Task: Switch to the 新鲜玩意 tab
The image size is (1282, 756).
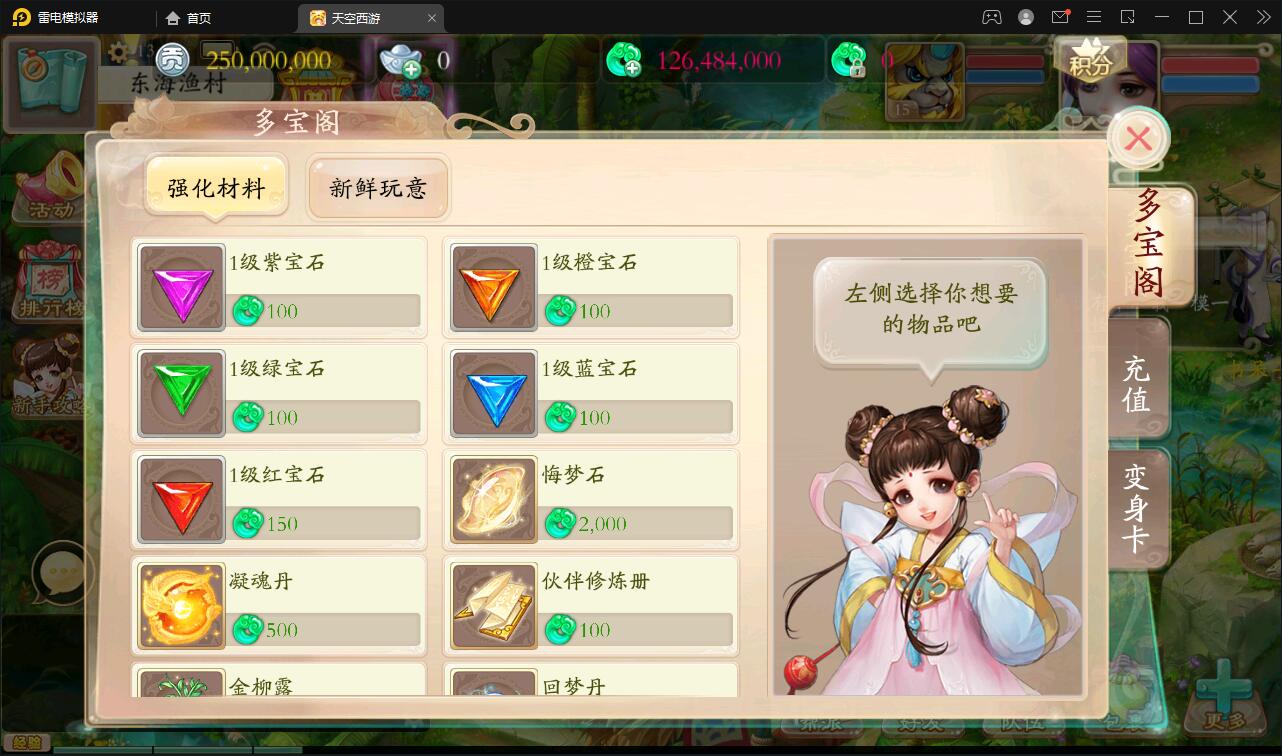Action: (x=378, y=186)
